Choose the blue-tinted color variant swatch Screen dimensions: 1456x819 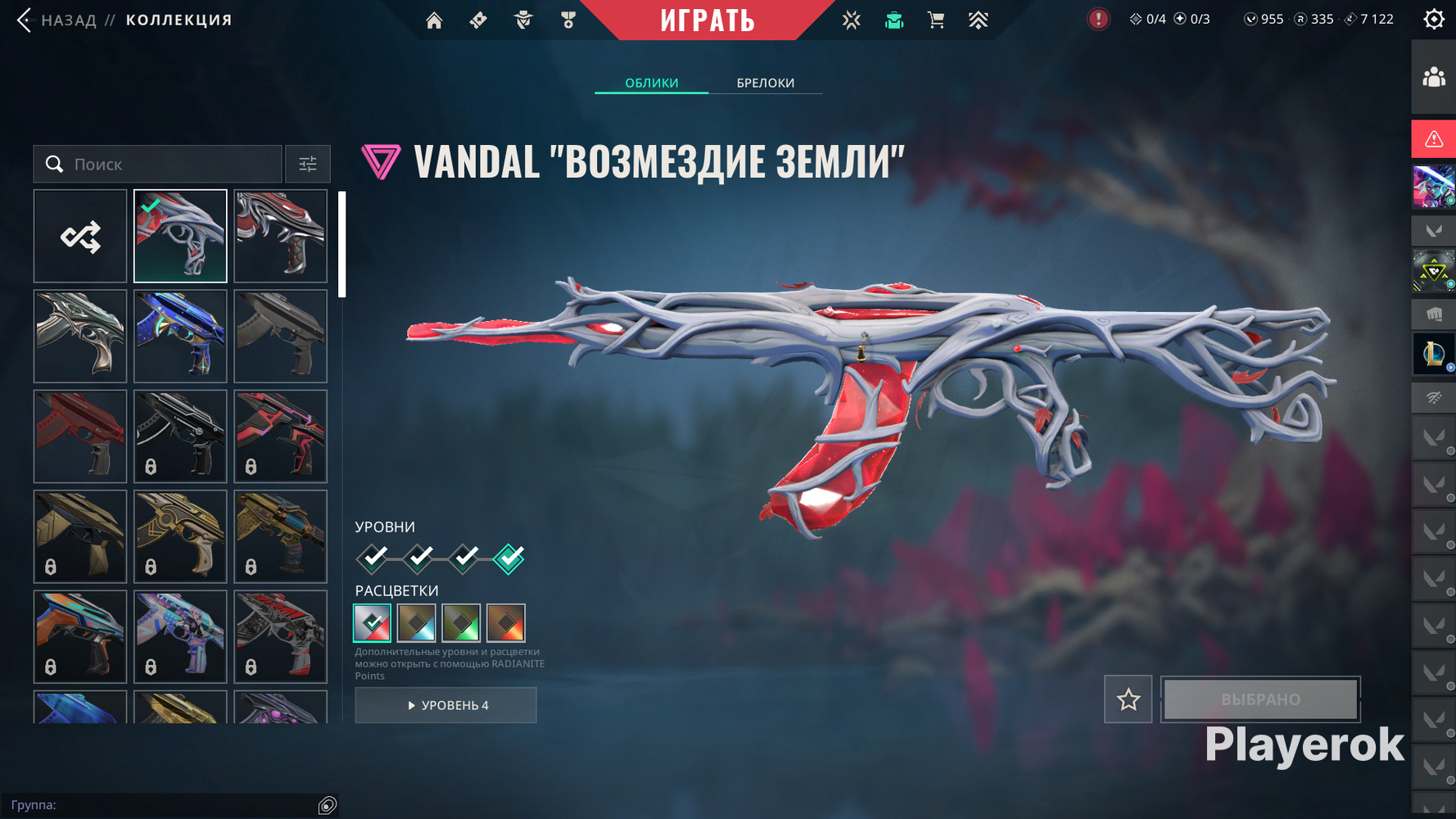pyautogui.click(x=416, y=623)
